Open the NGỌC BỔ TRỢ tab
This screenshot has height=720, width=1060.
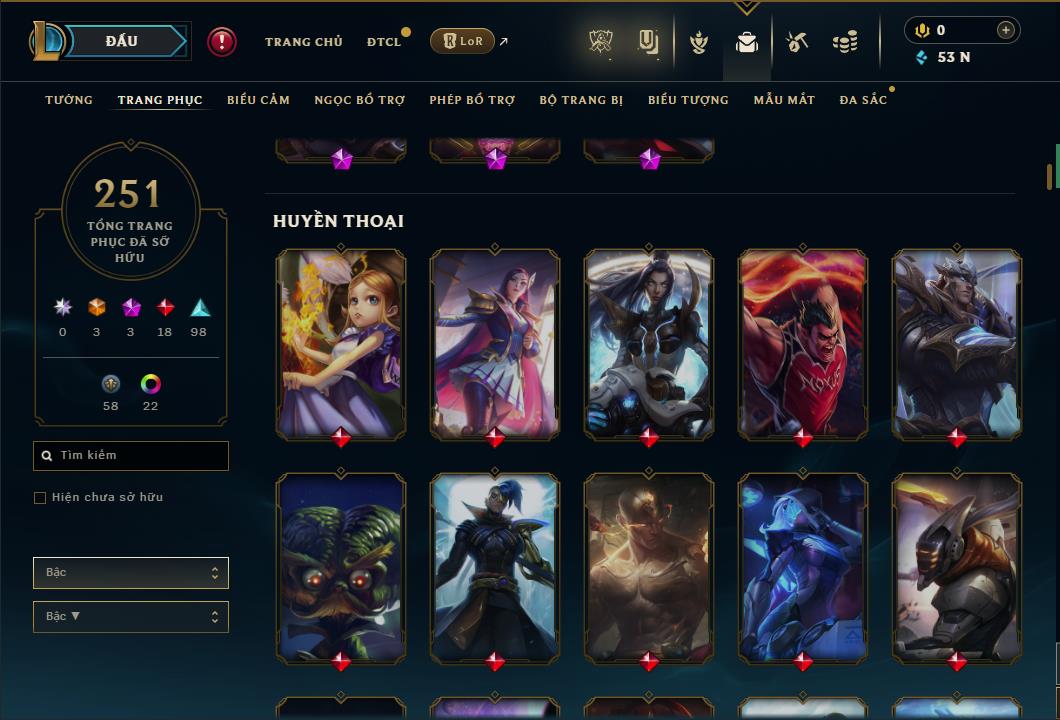[x=359, y=100]
